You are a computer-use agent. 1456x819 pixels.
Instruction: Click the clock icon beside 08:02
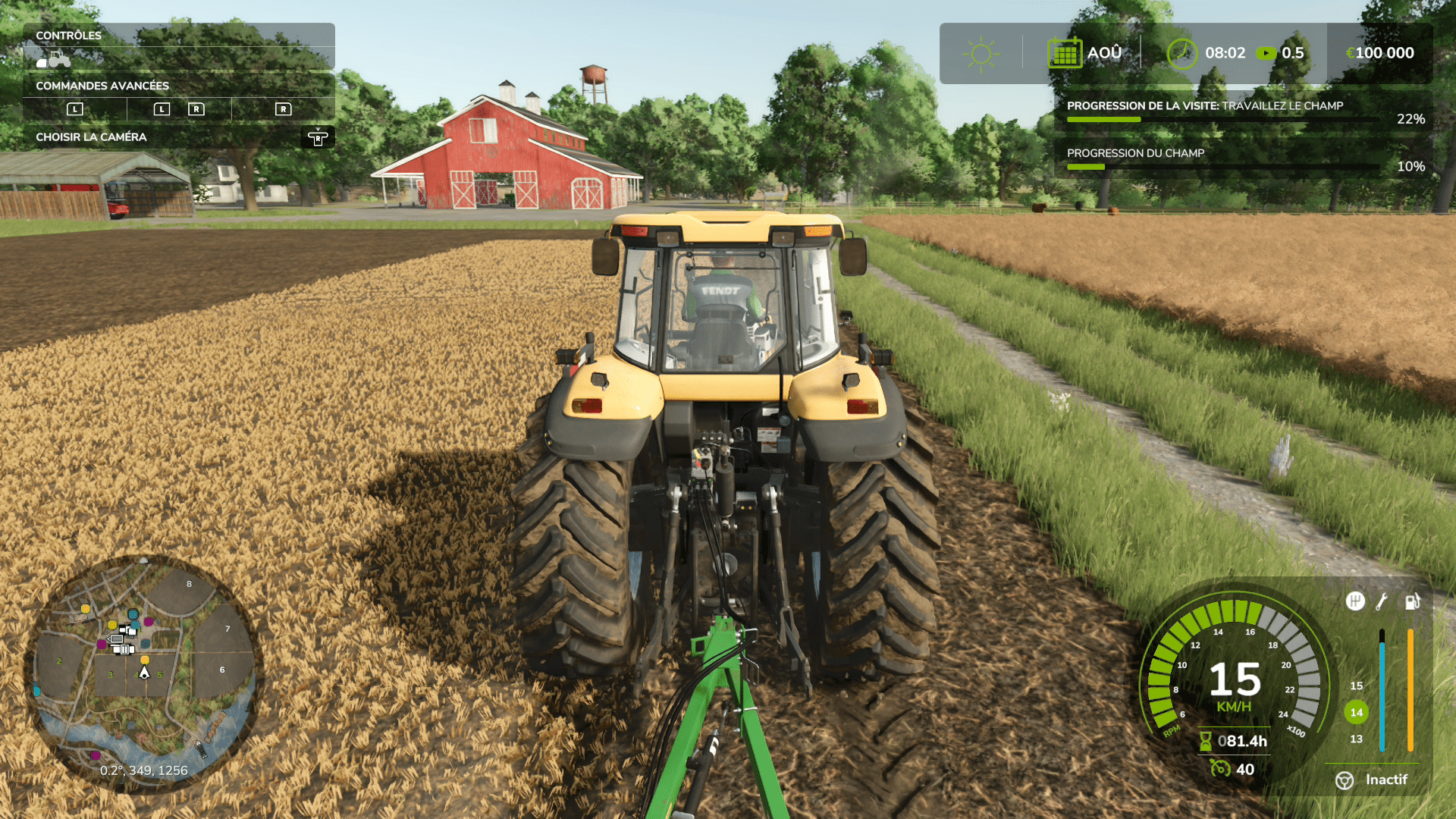coord(1181,53)
